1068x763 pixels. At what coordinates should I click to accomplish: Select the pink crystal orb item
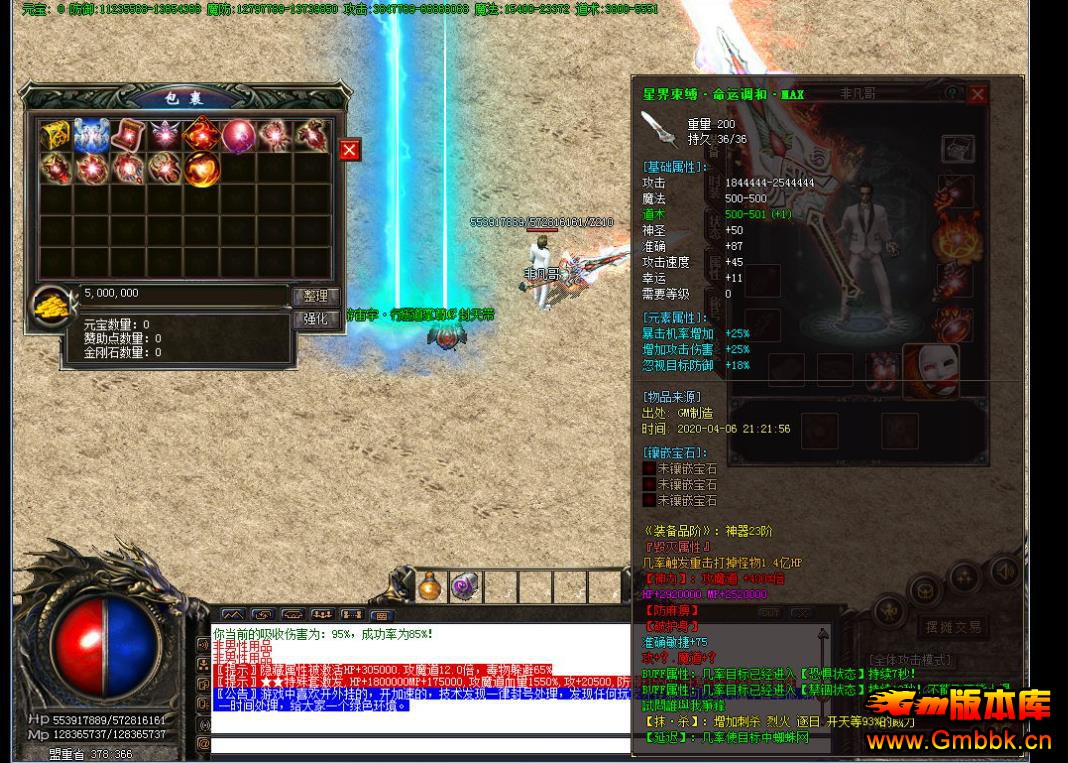238,135
